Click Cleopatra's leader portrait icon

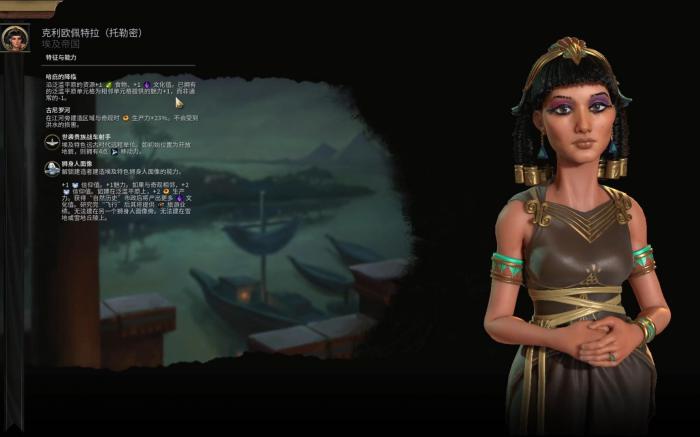[x=15, y=39]
